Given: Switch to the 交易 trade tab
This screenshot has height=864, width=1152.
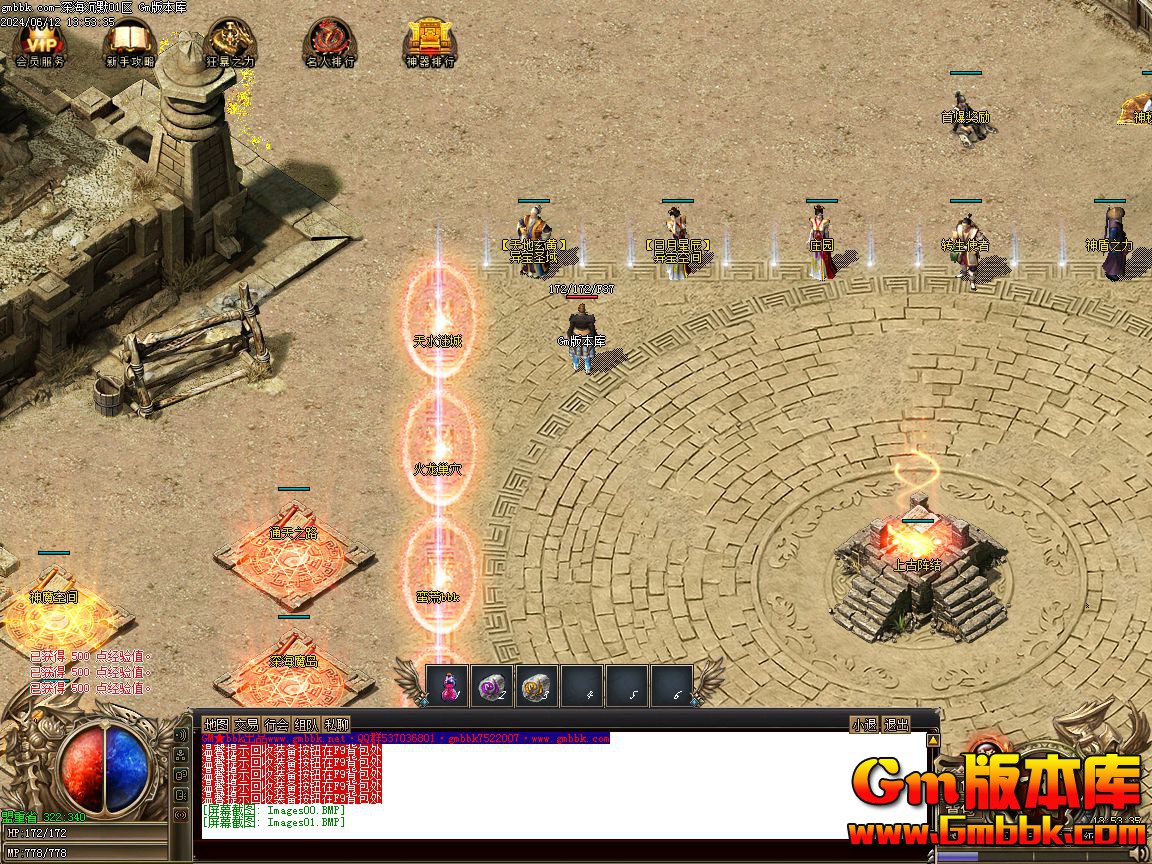Looking at the screenshot, I should pyautogui.click(x=246, y=725).
